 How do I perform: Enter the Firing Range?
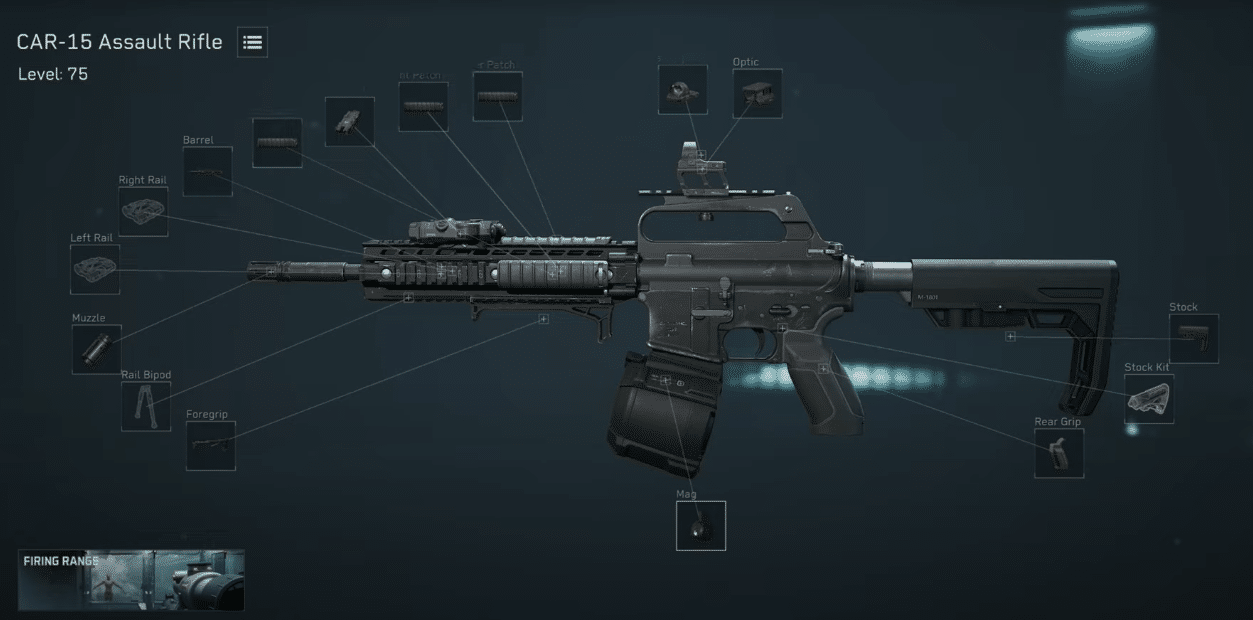point(131,580)
